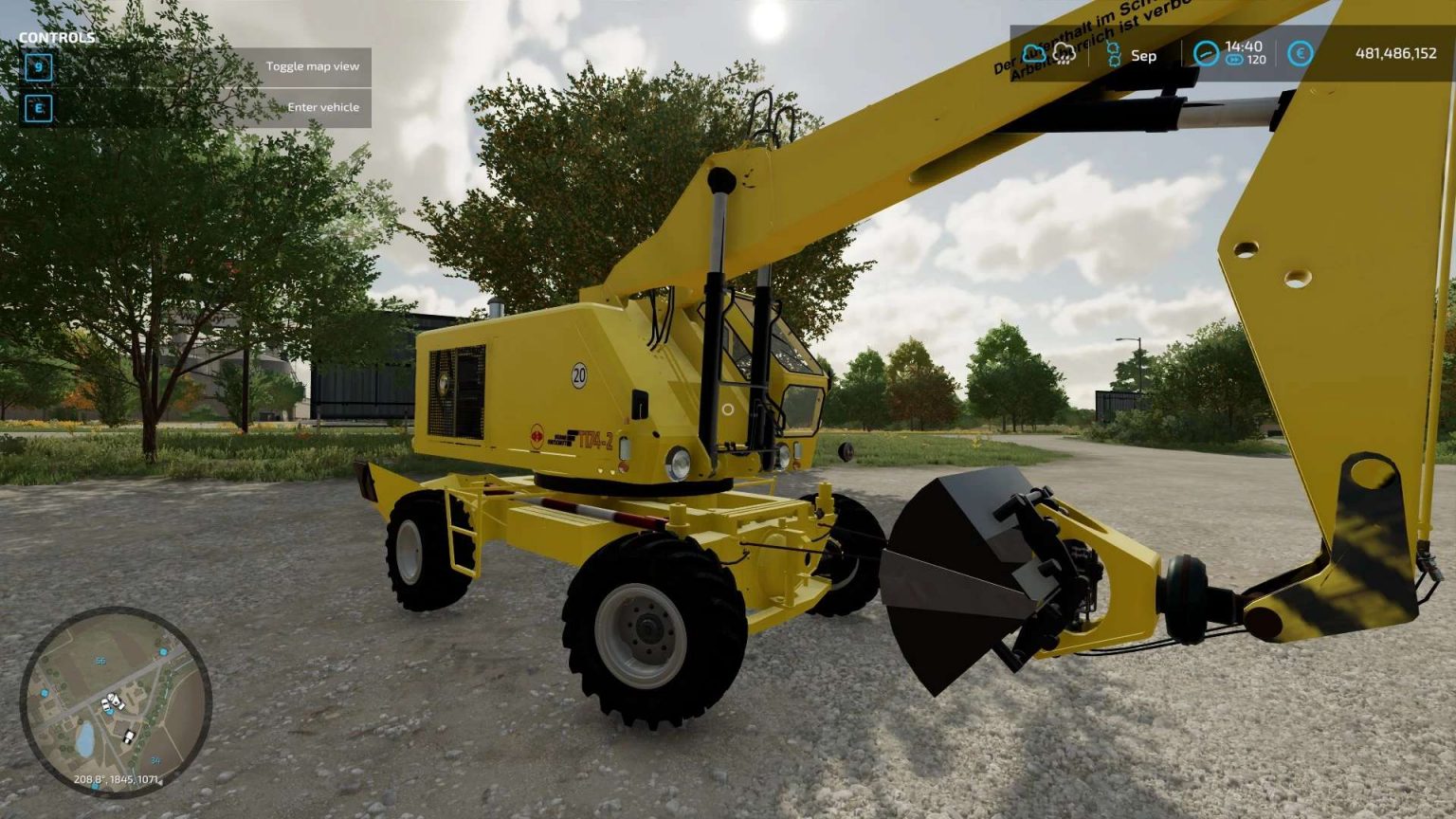The image size is (1456, 819).
Task: Click the Enter vehicle control entry
Action: (322, 107)
